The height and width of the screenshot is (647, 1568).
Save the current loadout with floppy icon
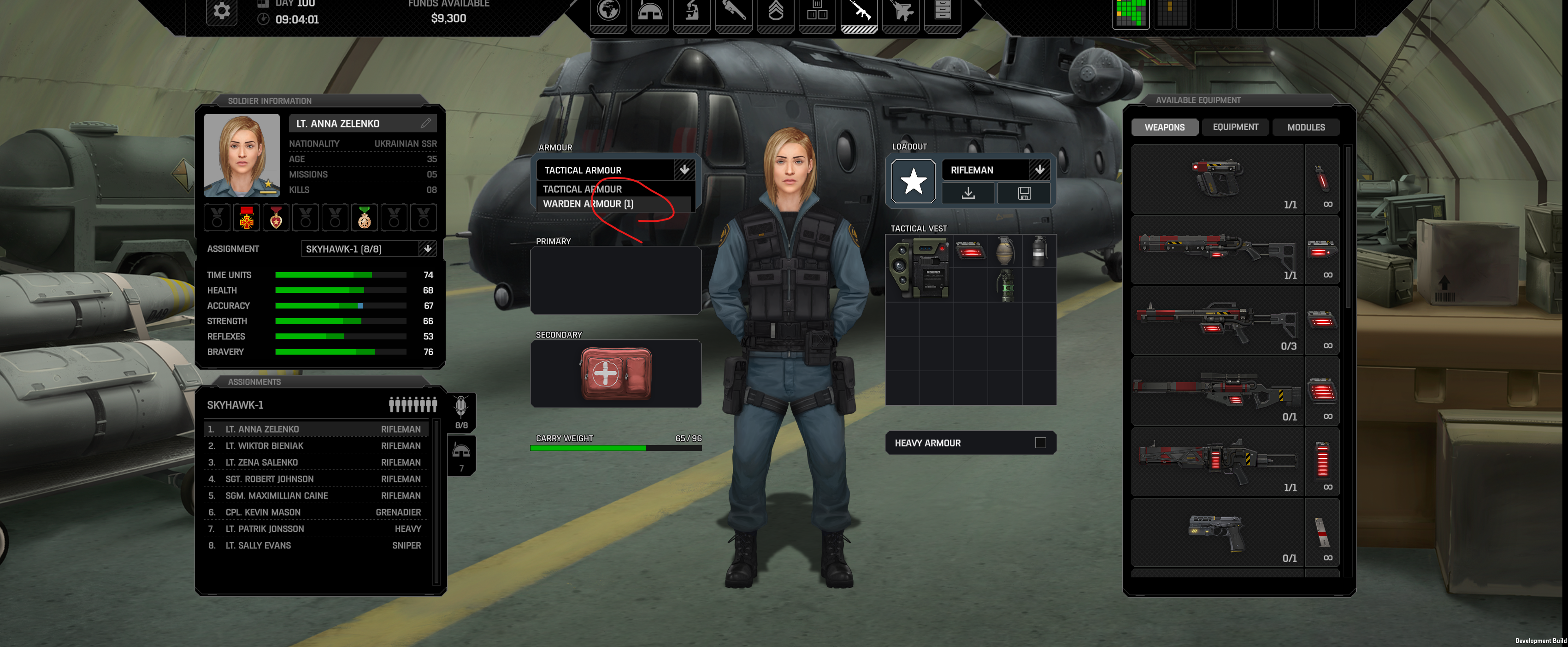pos(1024,194)
